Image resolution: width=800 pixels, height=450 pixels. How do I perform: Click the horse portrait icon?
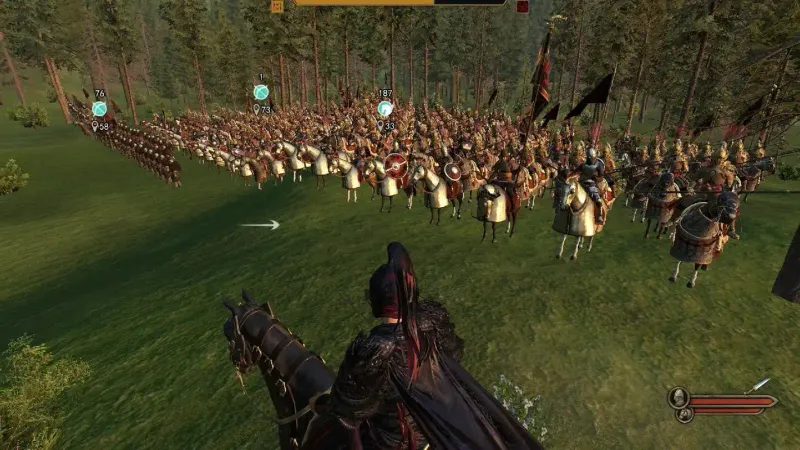point(683,413)
